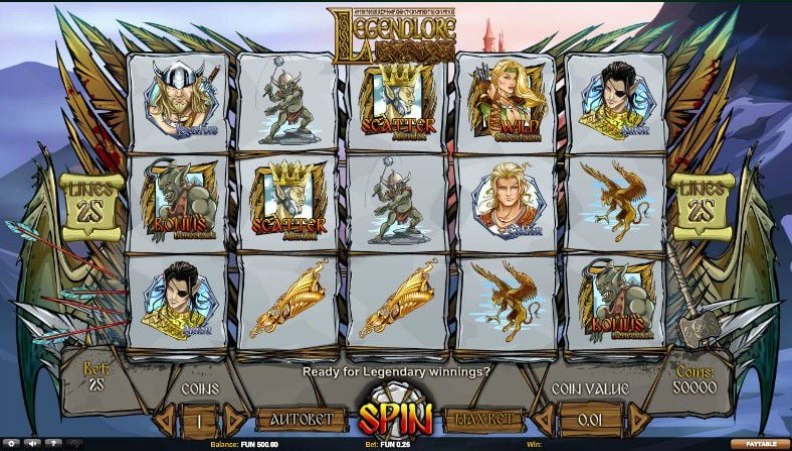Open the Paytable
The width and height of the screenshot is (792, 451).
tap(760, 443)
